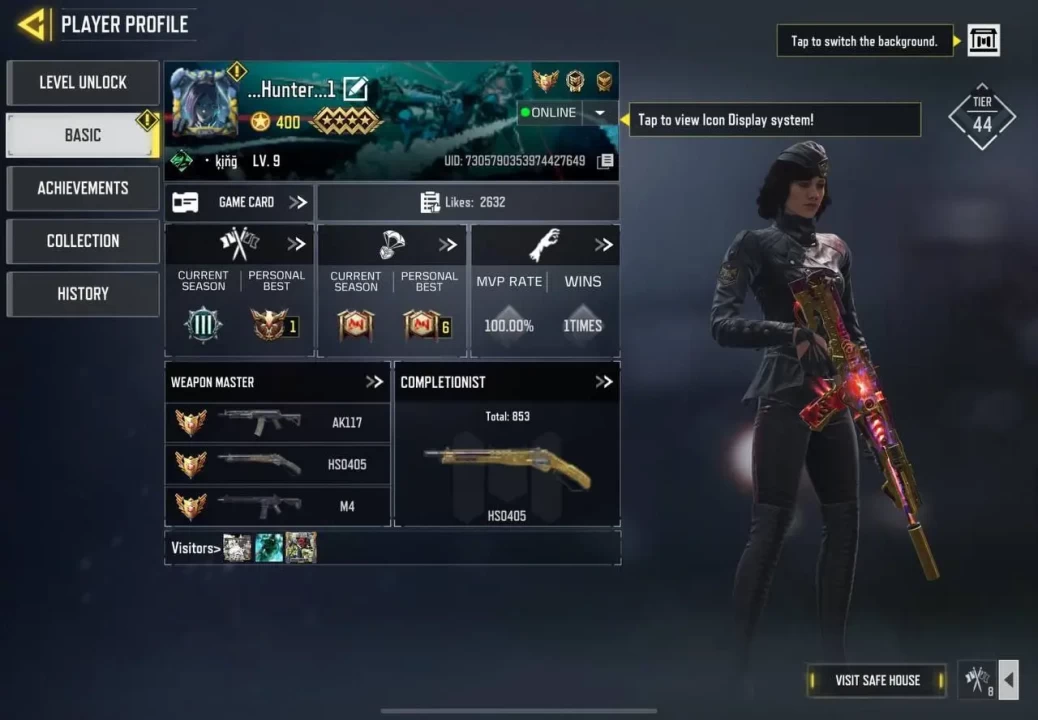Screen dimensions: 1038x720
Task: Show the Collection tab
Action: (83, 241)
